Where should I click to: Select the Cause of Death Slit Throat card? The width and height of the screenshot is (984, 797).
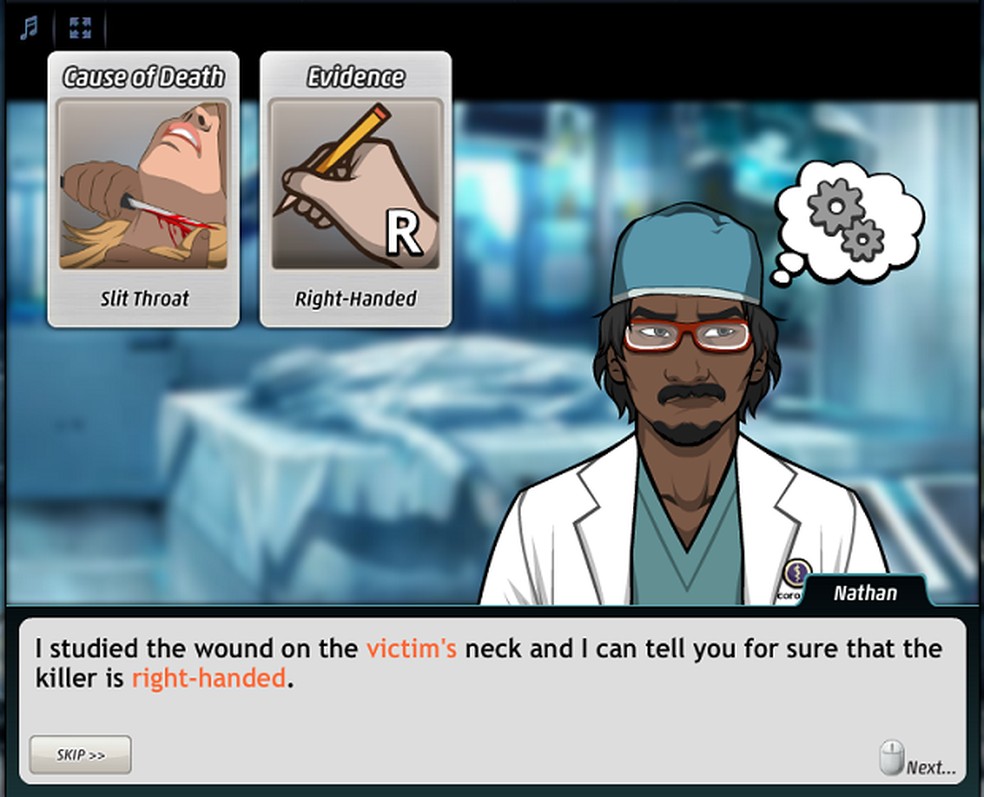[143, 189]
